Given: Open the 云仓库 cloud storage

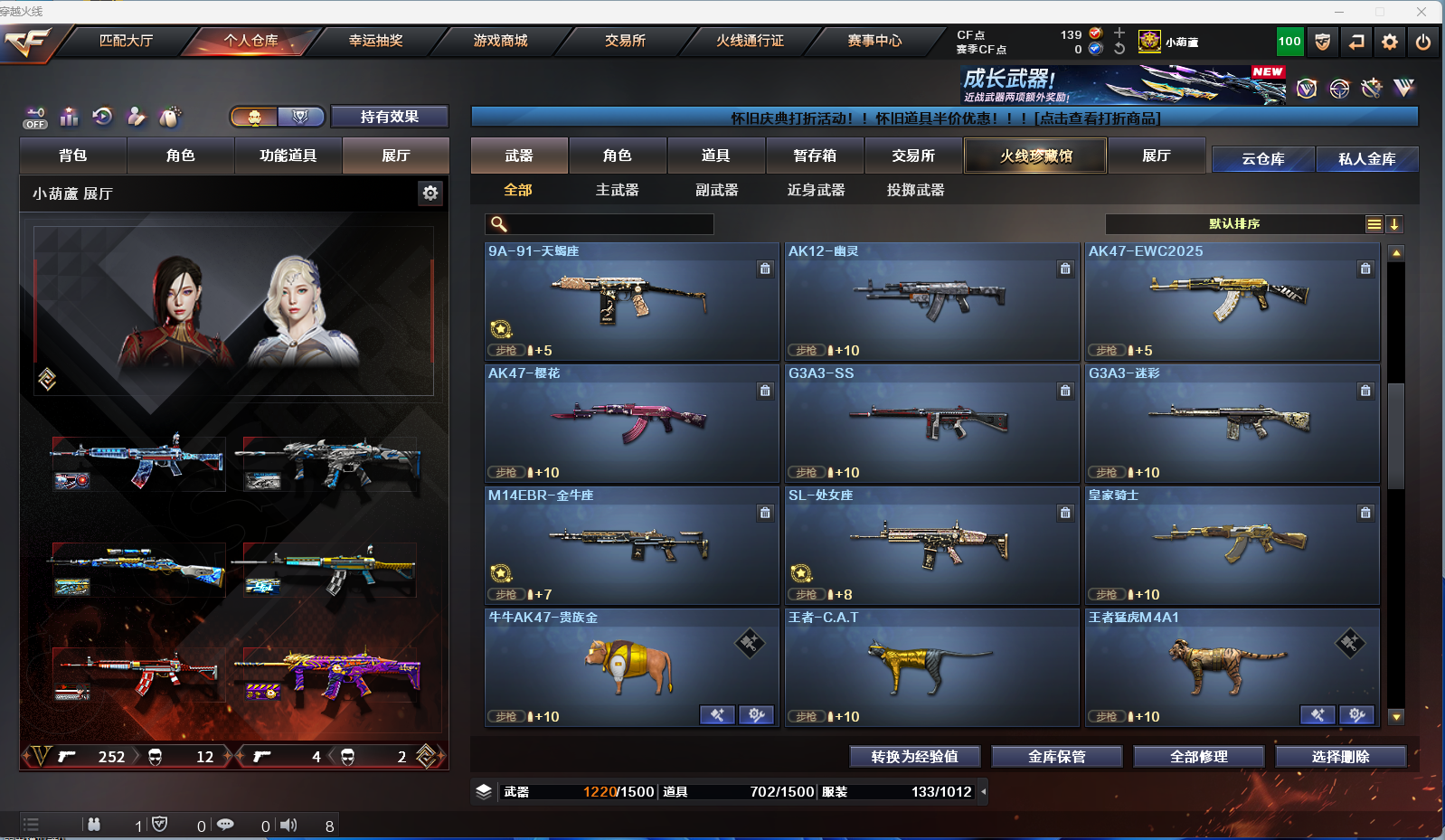Looking at the screenshot, I should click(x=1262, y=159).
